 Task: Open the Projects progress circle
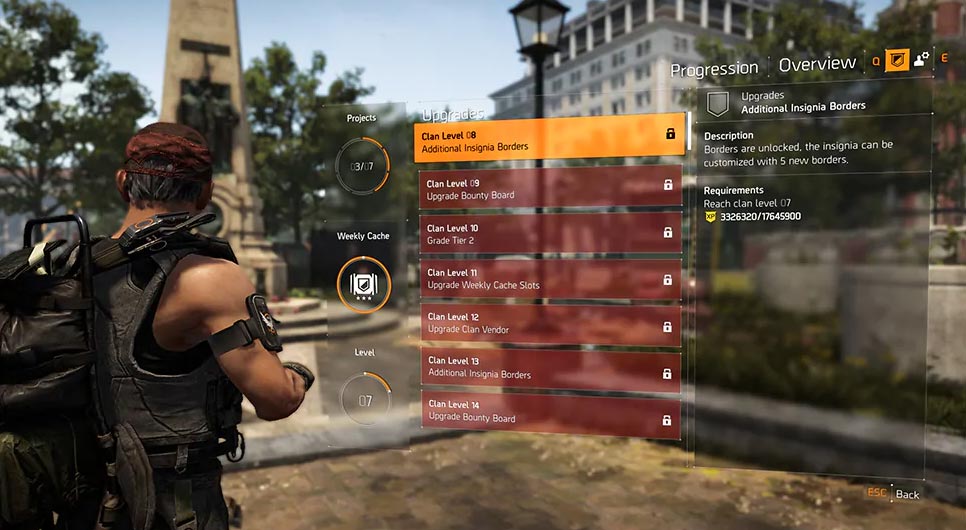pyautogui.click(x=362, y=162)
